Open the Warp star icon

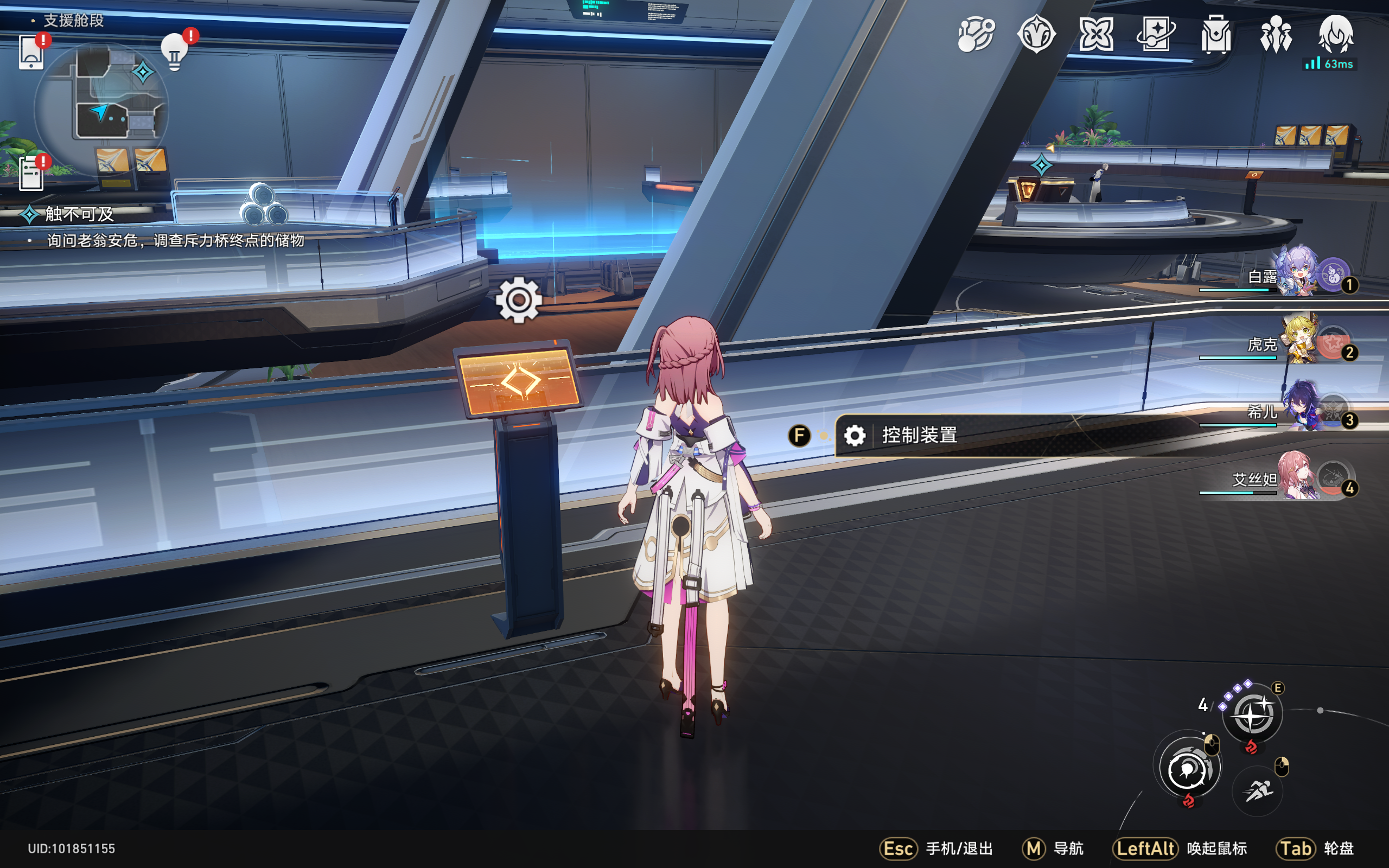coord(1095,34)
